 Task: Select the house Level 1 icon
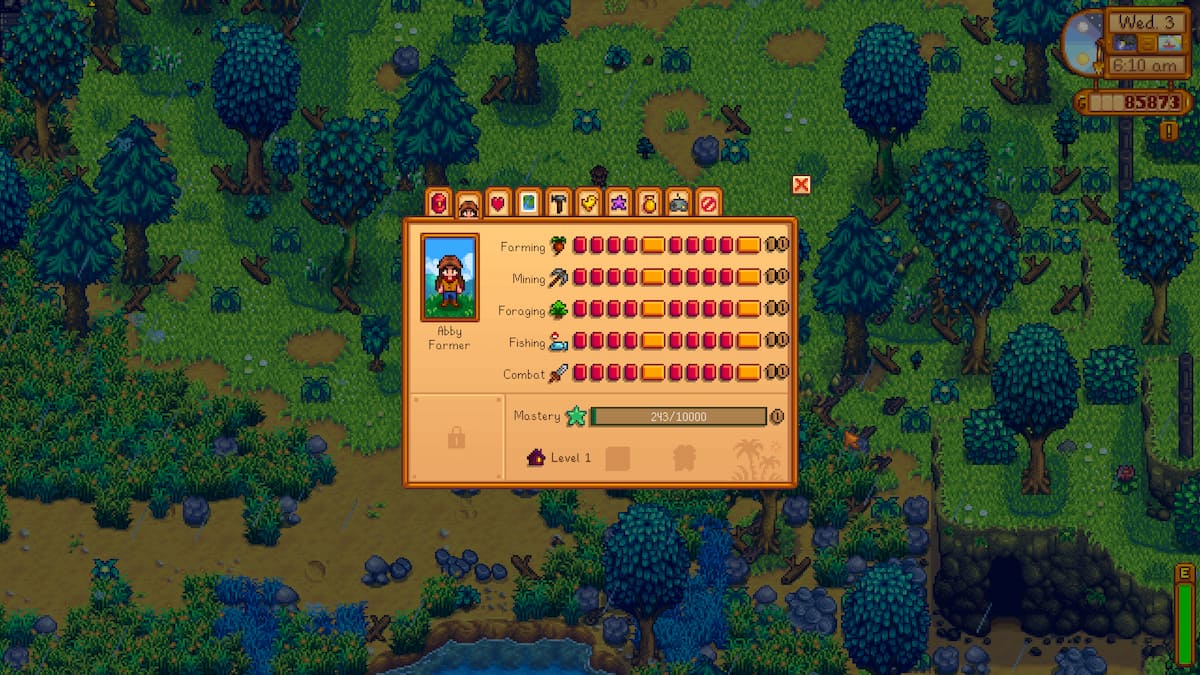click(536, 458)
